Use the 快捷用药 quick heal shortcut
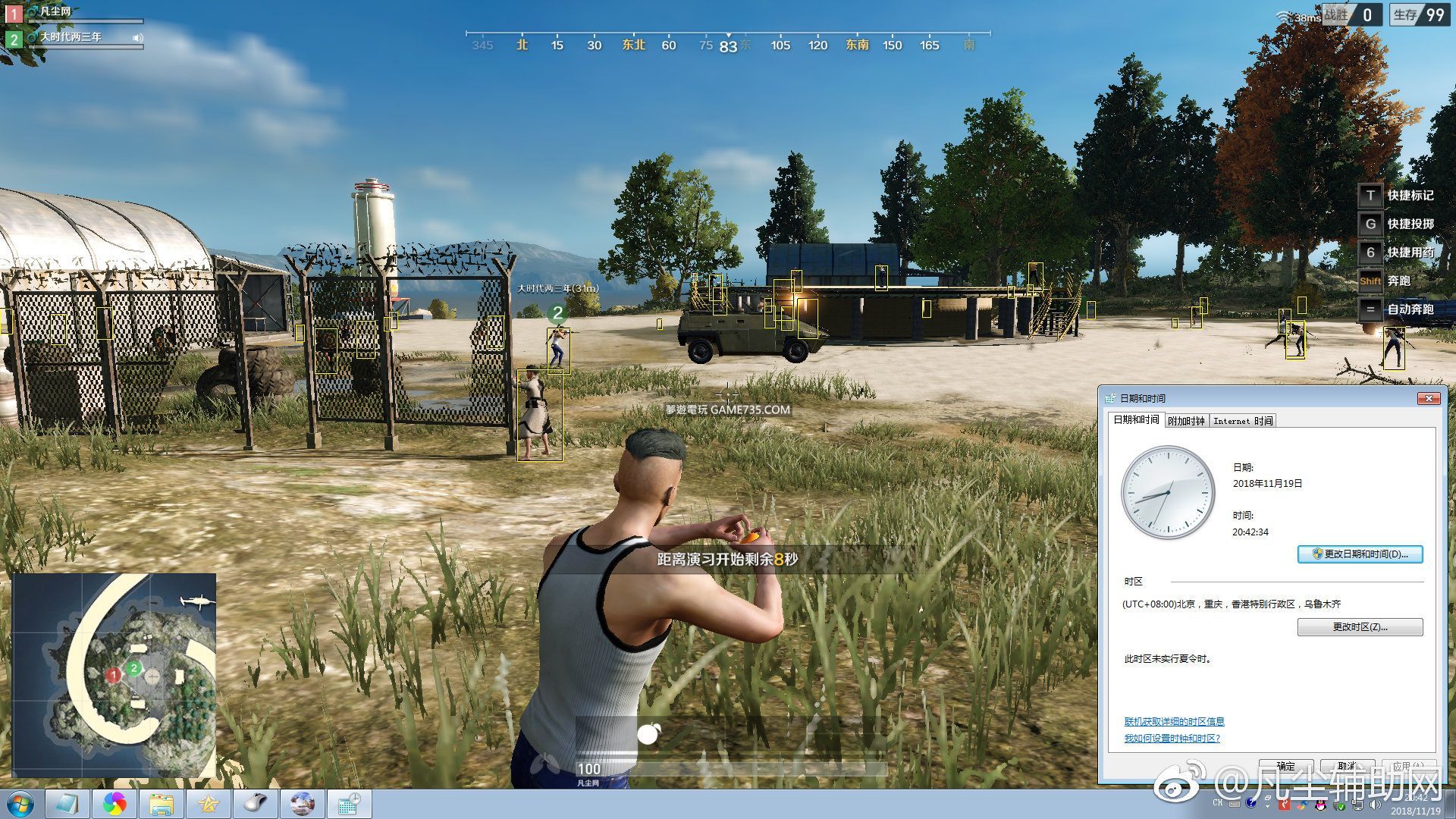The height and width of the screenshot is (819, 1456). click(1396, 253)
